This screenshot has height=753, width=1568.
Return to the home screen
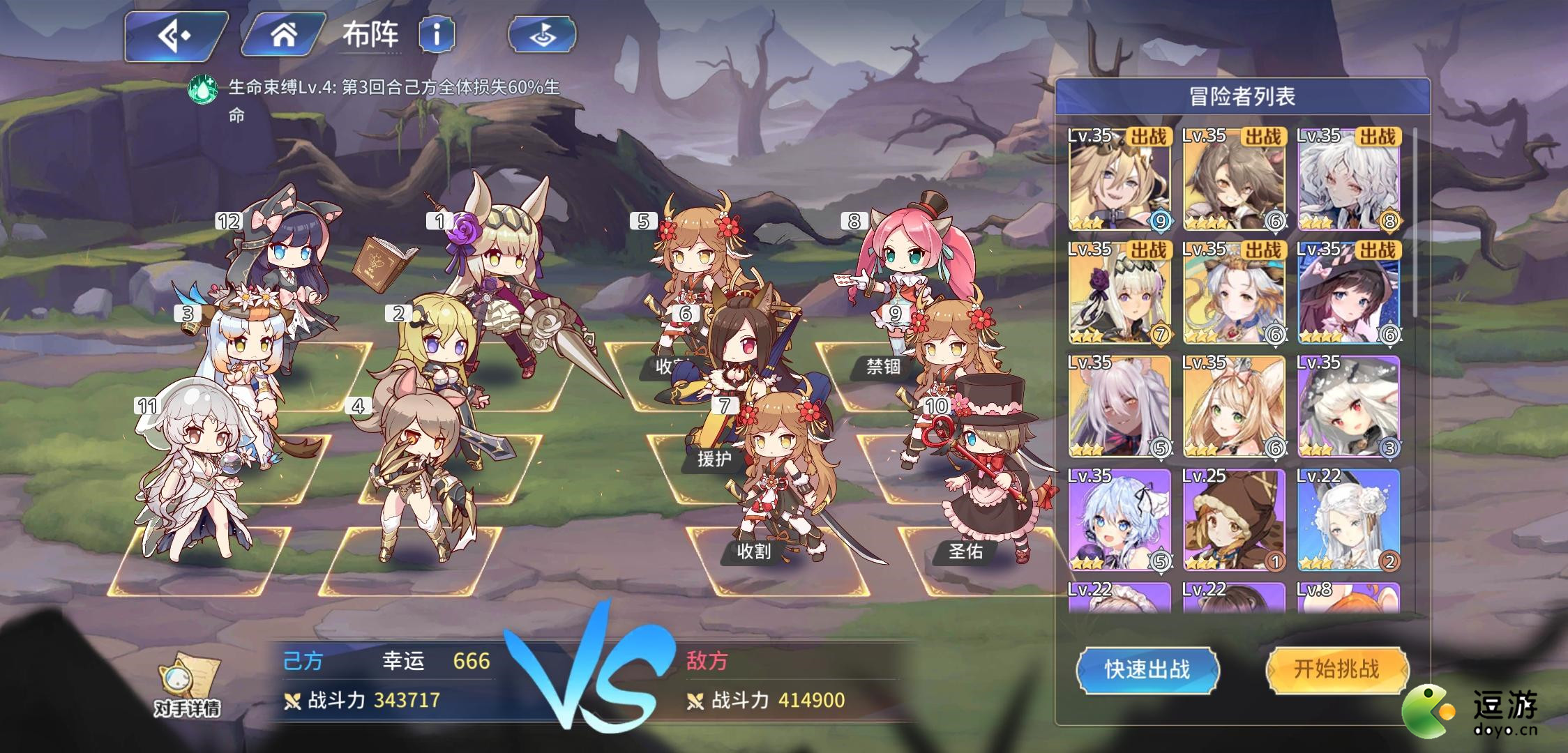282,35
